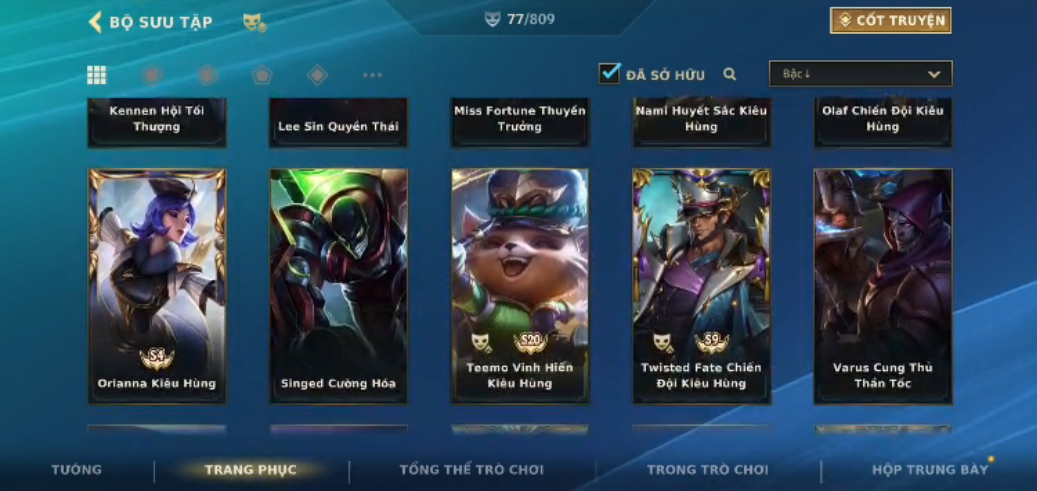Open the Hộp Trưng Bày tab

tap(929, 470)
